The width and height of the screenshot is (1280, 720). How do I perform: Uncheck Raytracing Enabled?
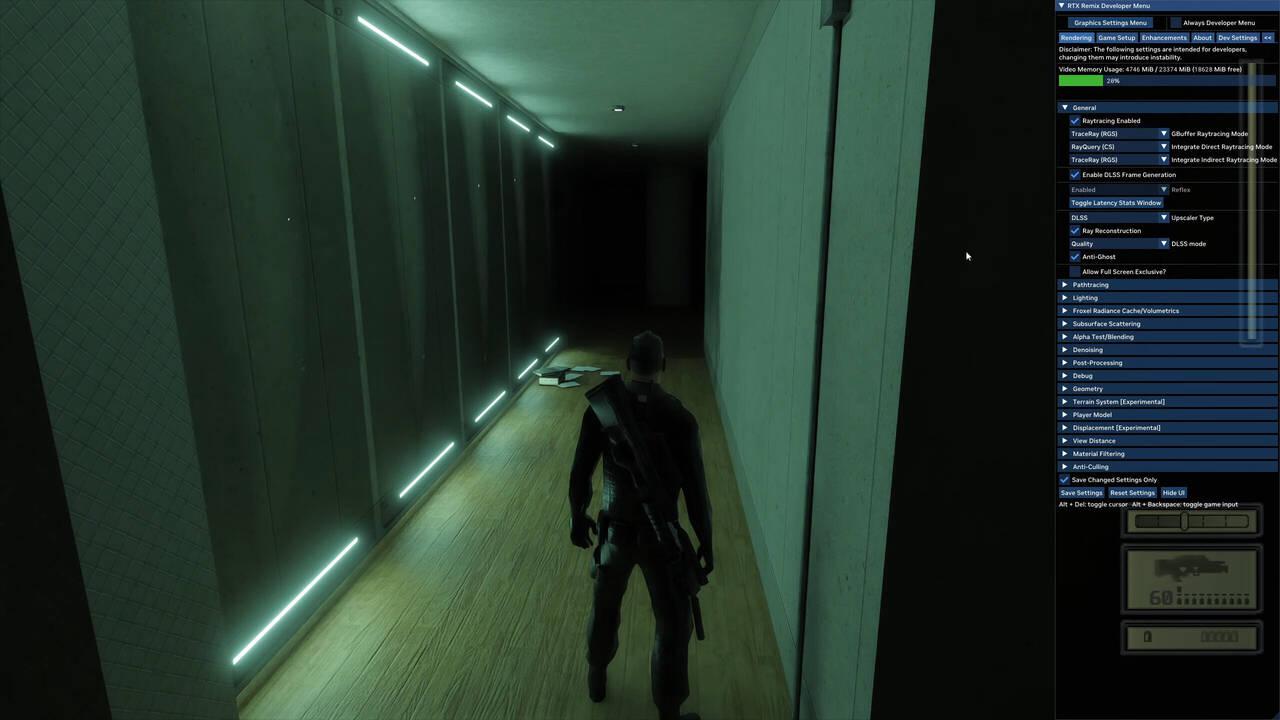coord(1075,120)
